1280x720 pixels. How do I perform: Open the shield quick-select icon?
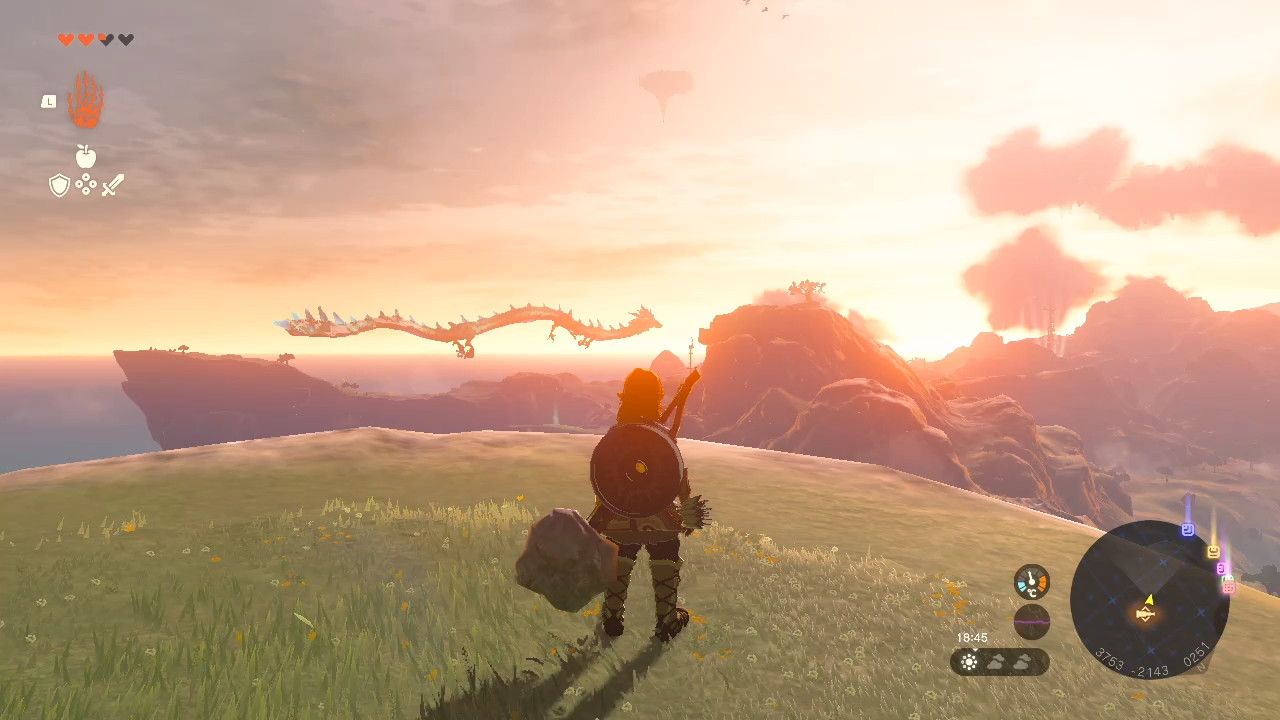click(x=60, y=185)
